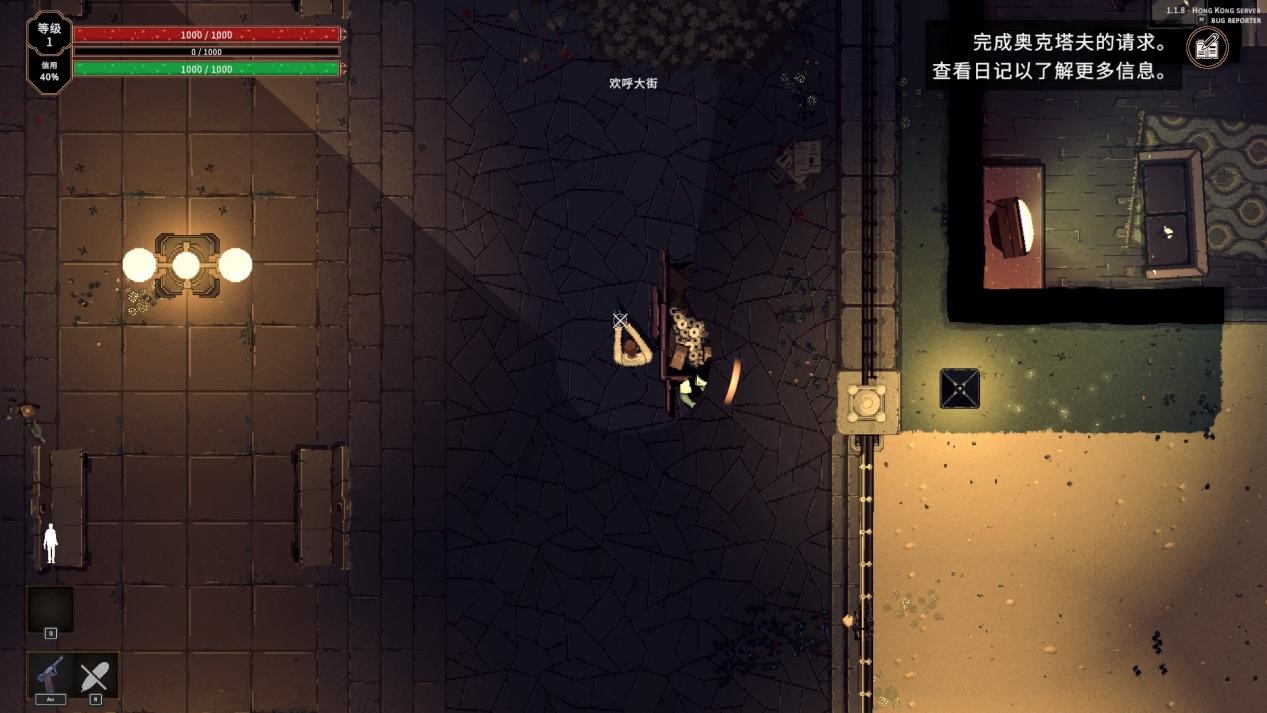Open the journal using the notebook icon
Viewport: 1267px width, 713px height.
coord(1207,46)
